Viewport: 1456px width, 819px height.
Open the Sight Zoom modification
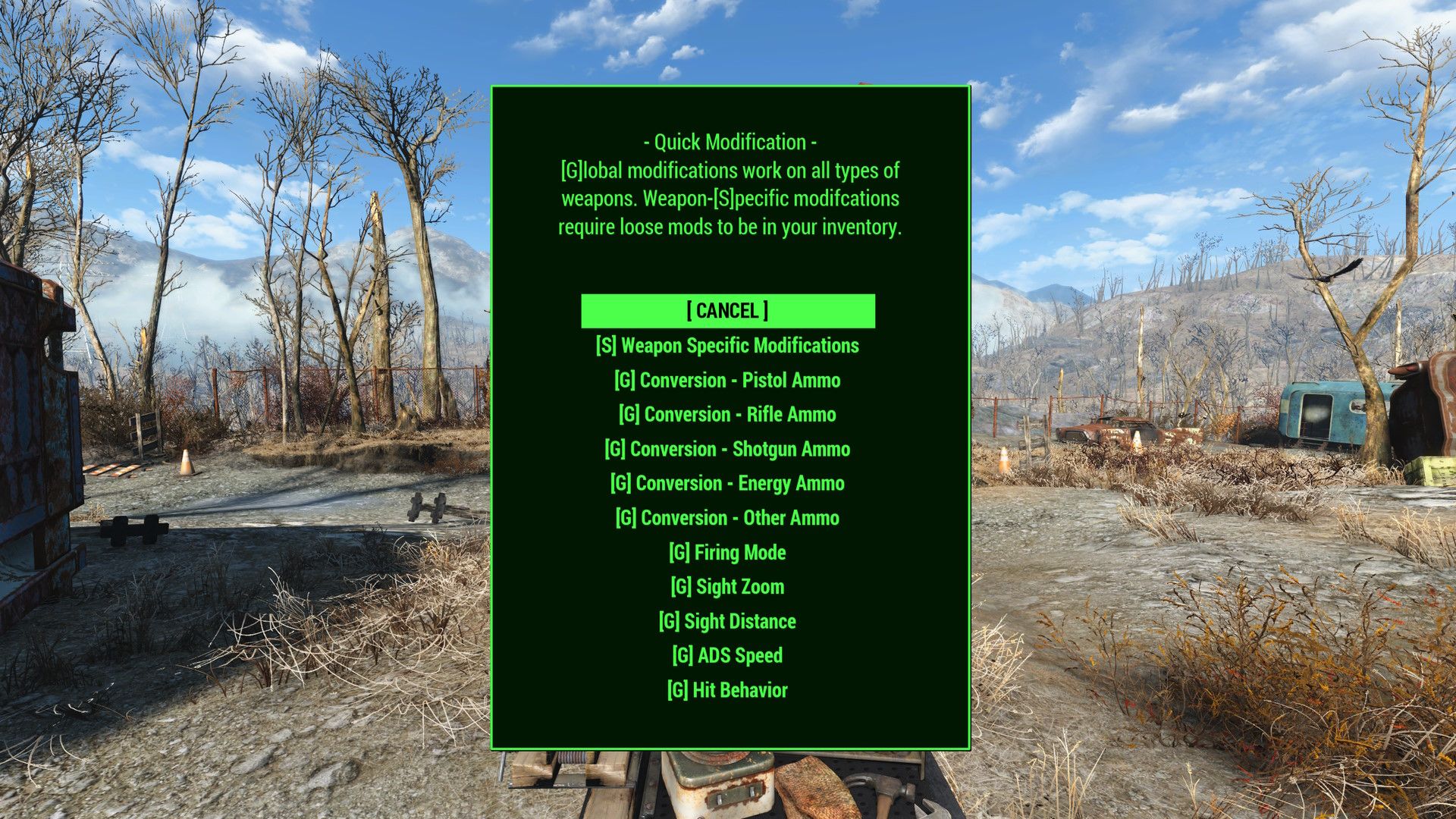pos(727,586)
